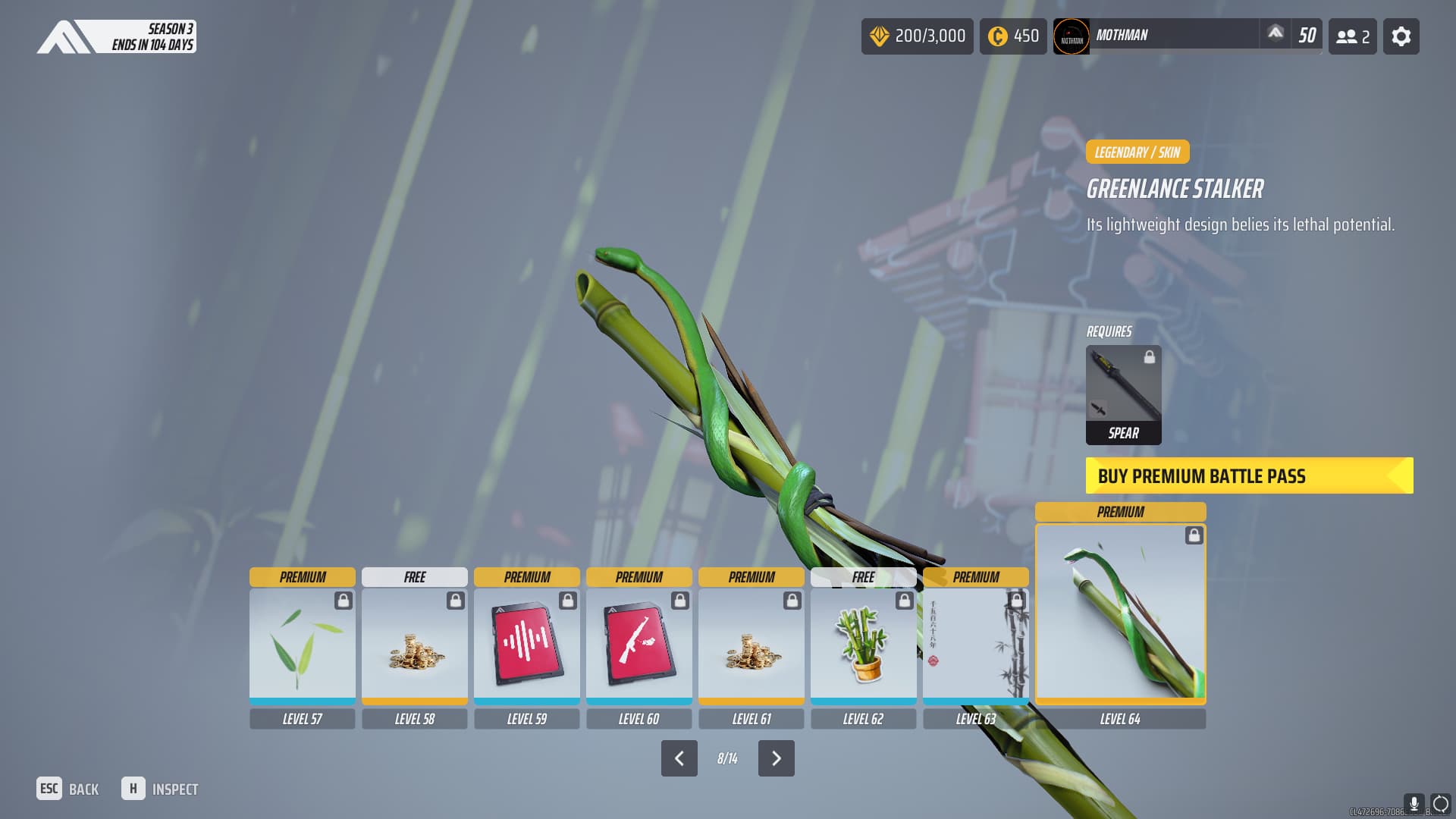Buy the Premium Battle Pass
Viewport: 1456px width, 819px height.
(1249, 475)
